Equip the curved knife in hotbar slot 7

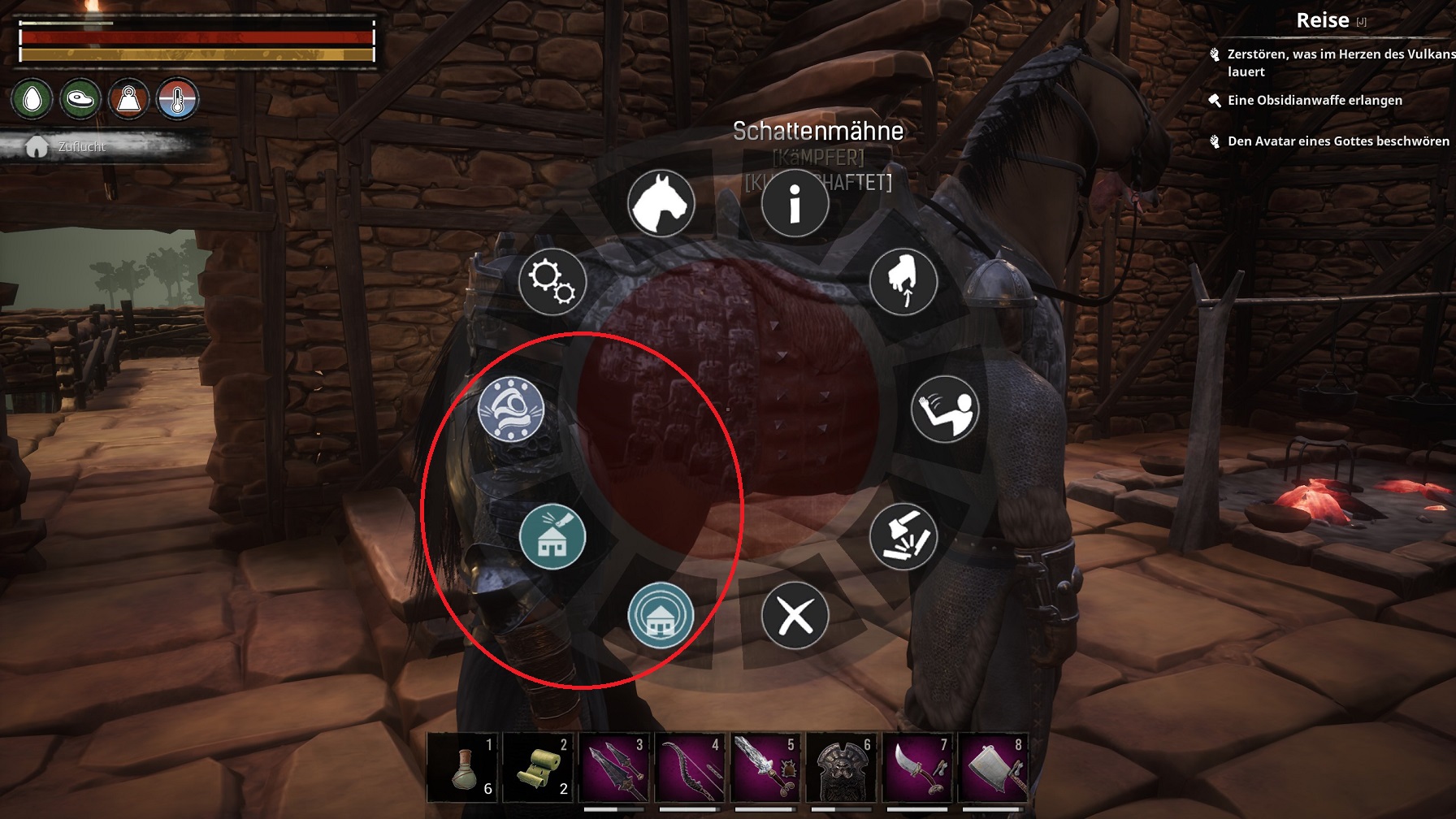click(916, 768)
